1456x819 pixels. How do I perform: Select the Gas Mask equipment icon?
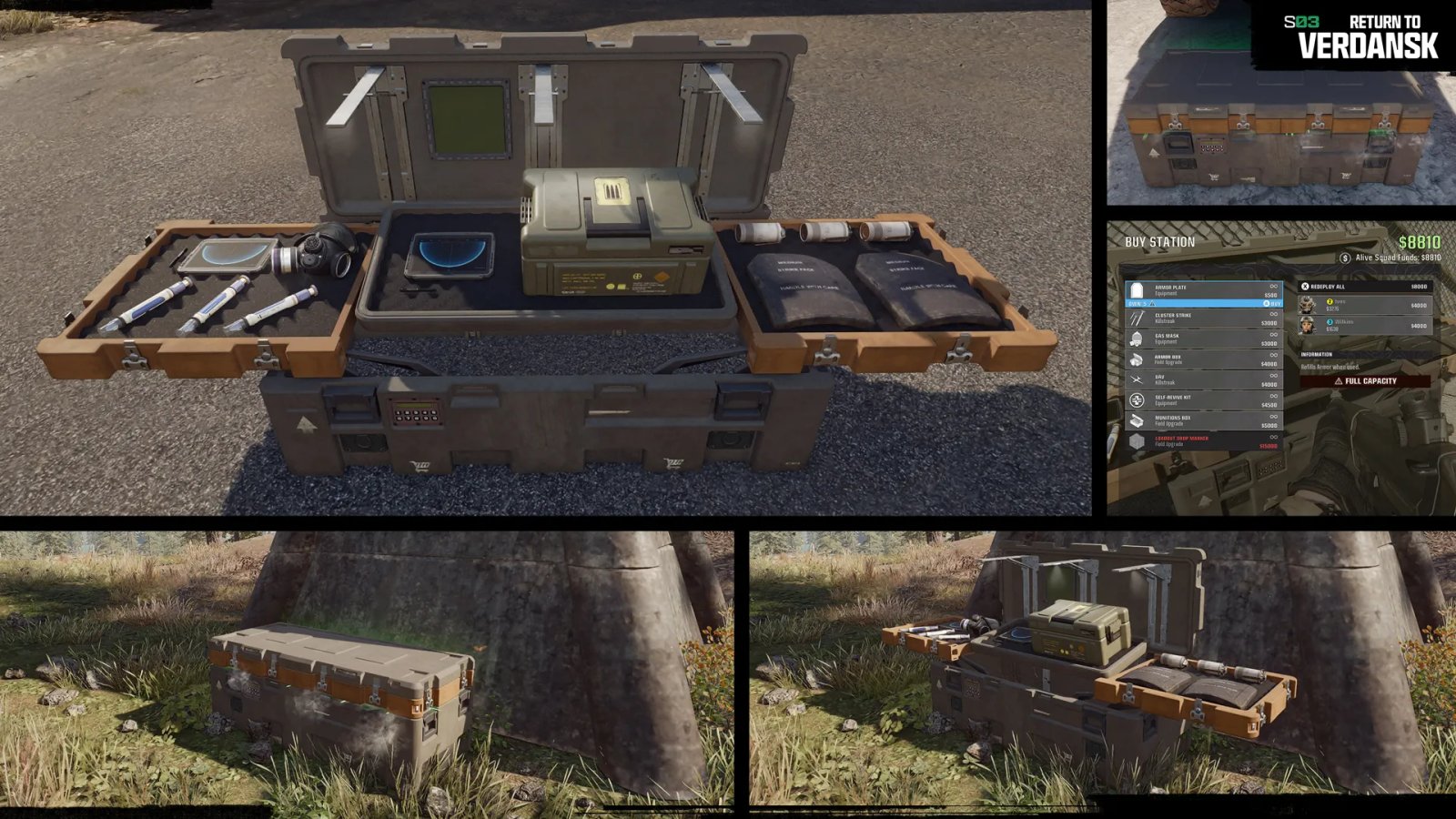coord(1136,339)
